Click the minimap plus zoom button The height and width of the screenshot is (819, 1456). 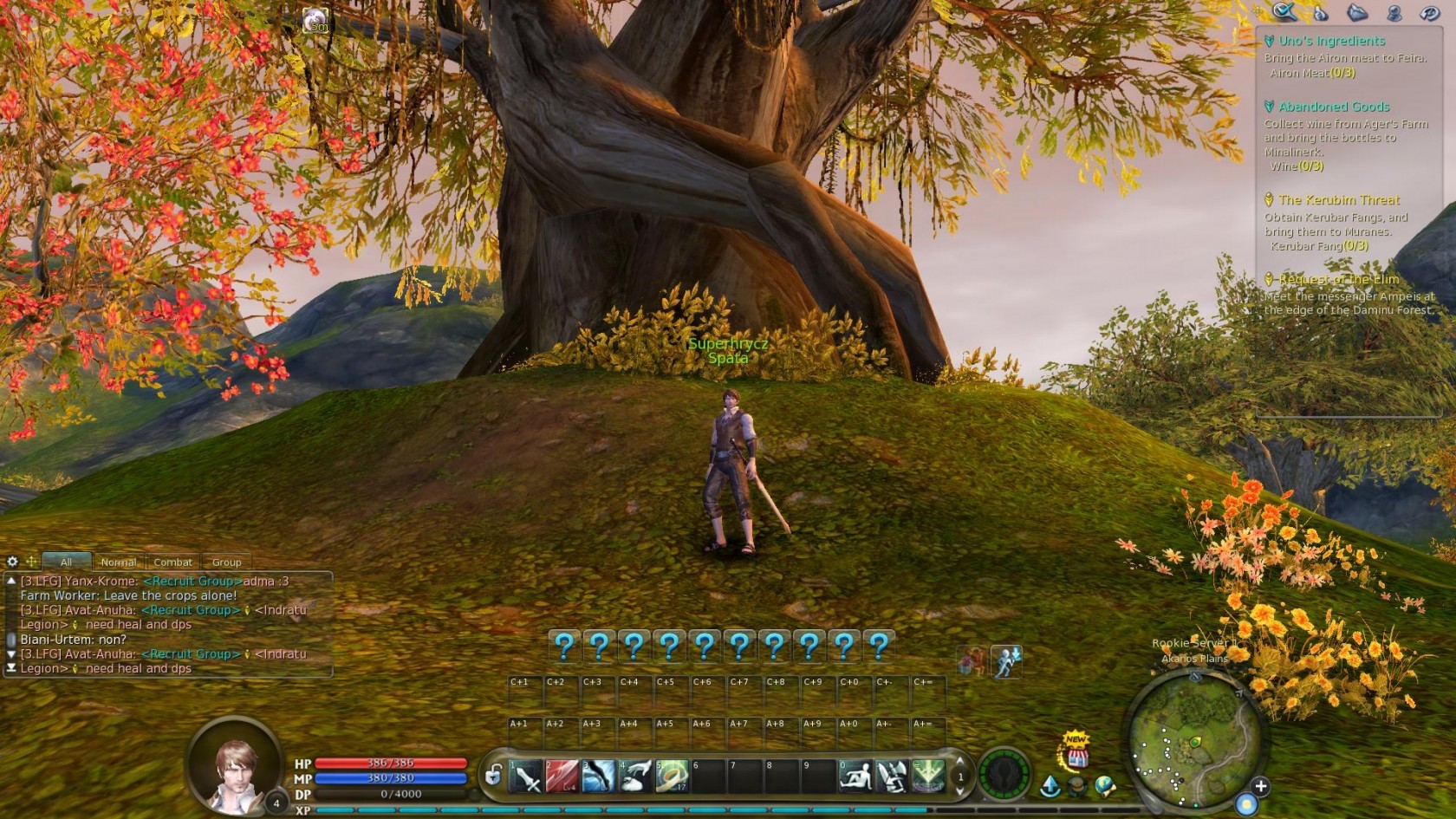click(1260, 786)
